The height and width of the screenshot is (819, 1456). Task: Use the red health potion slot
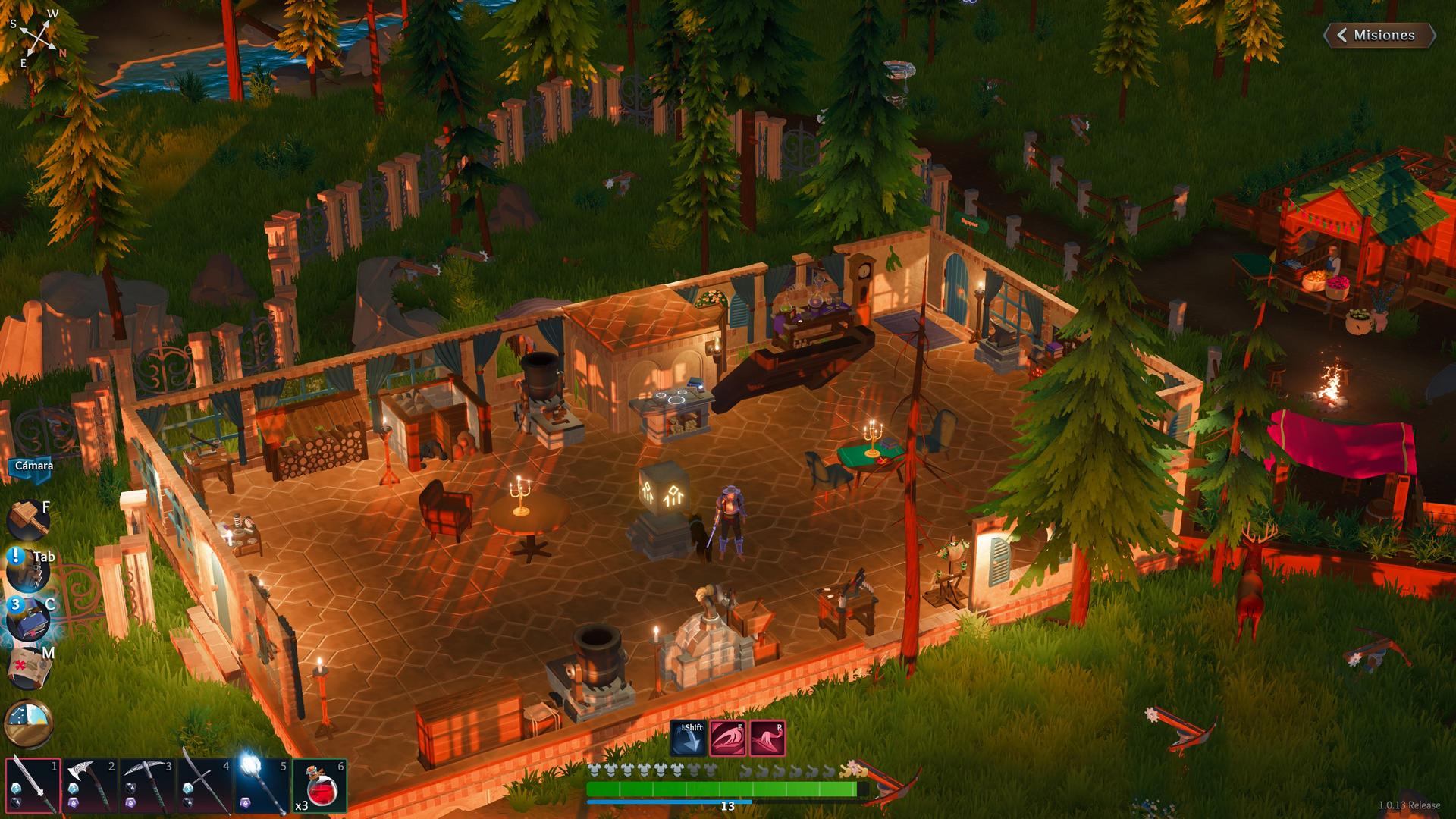(x=319, y=786)
